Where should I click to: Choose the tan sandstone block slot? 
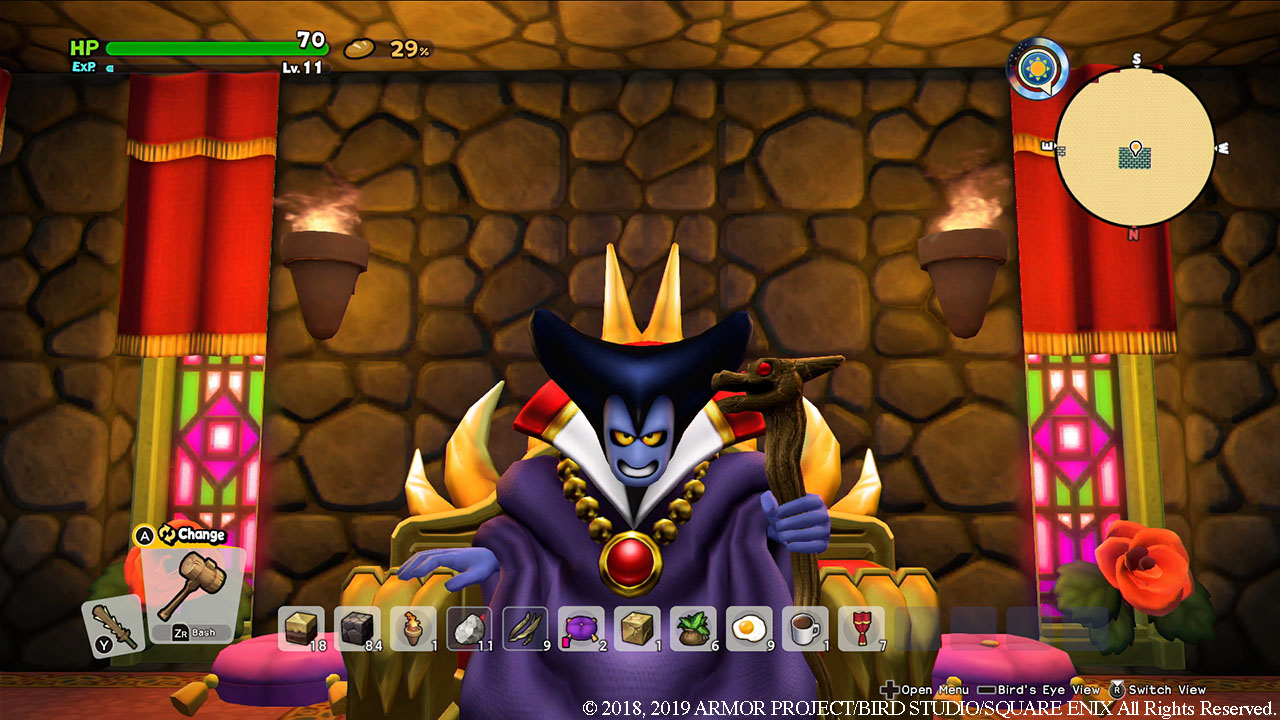point(637,628)
